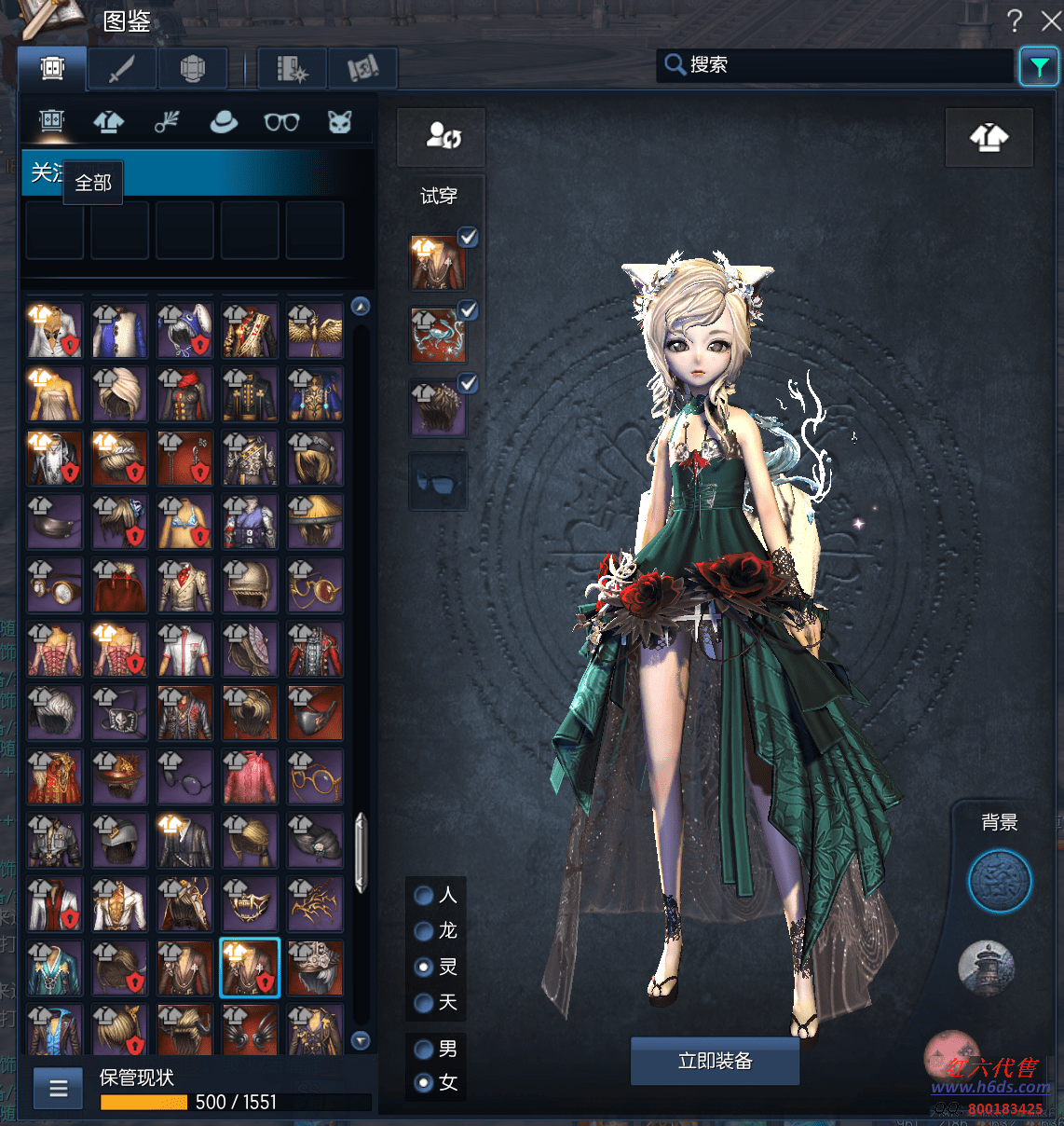Toggle the green filter funnel button

[1038, 66]
